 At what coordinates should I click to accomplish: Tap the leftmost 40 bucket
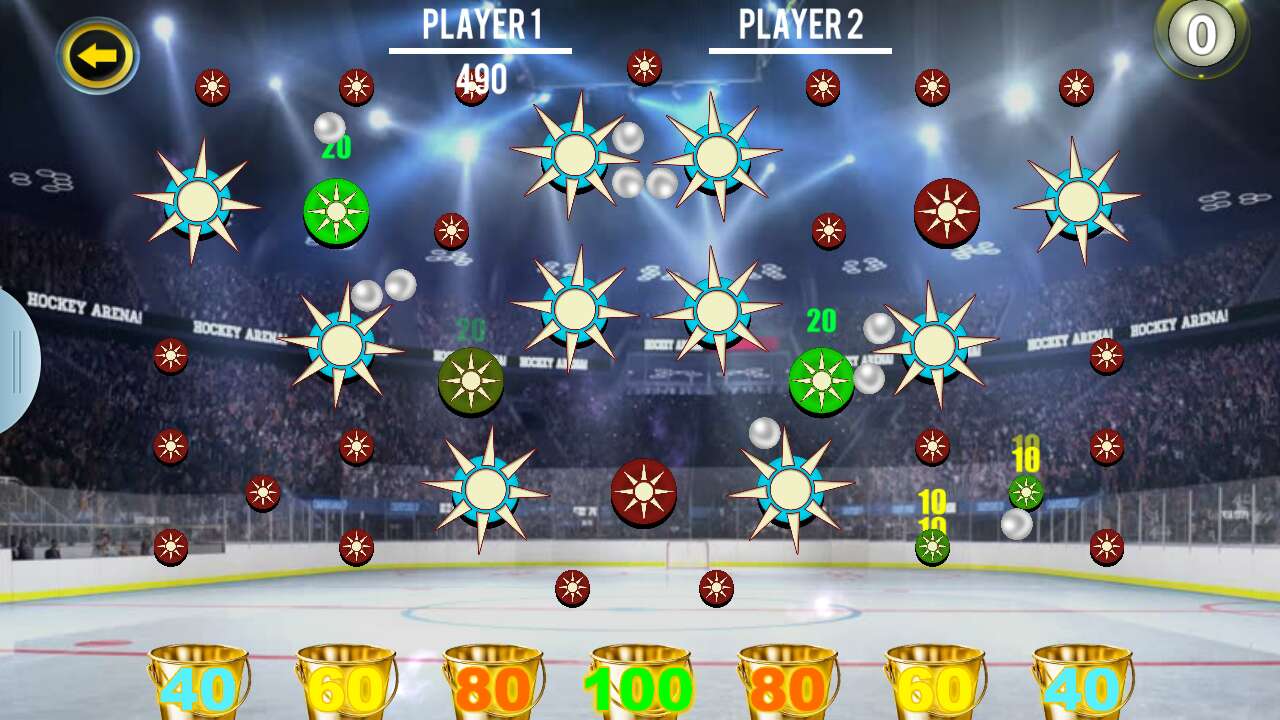click(x=196, y=688)
